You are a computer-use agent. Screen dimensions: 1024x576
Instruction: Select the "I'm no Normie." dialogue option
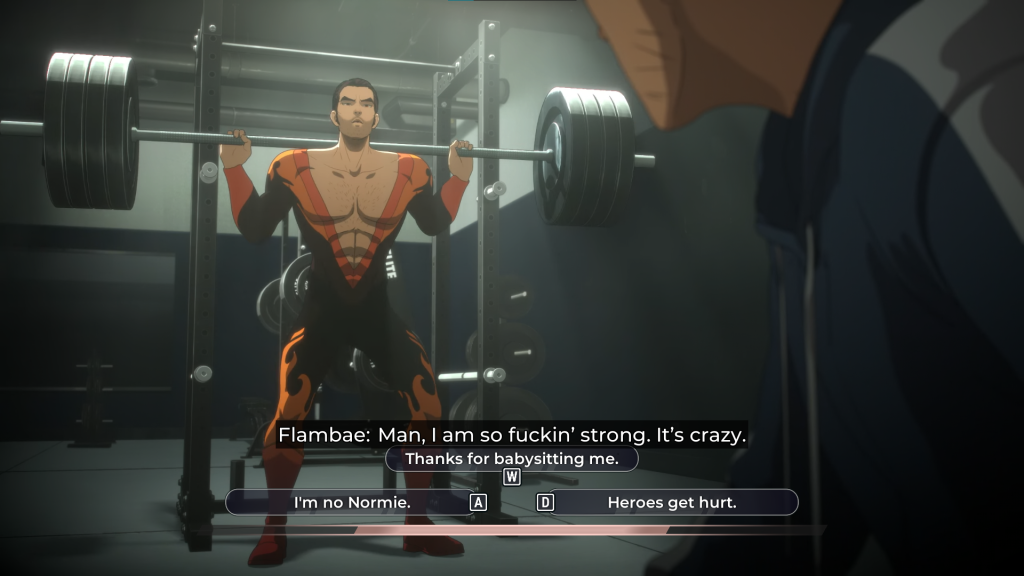tap(352, 502)
